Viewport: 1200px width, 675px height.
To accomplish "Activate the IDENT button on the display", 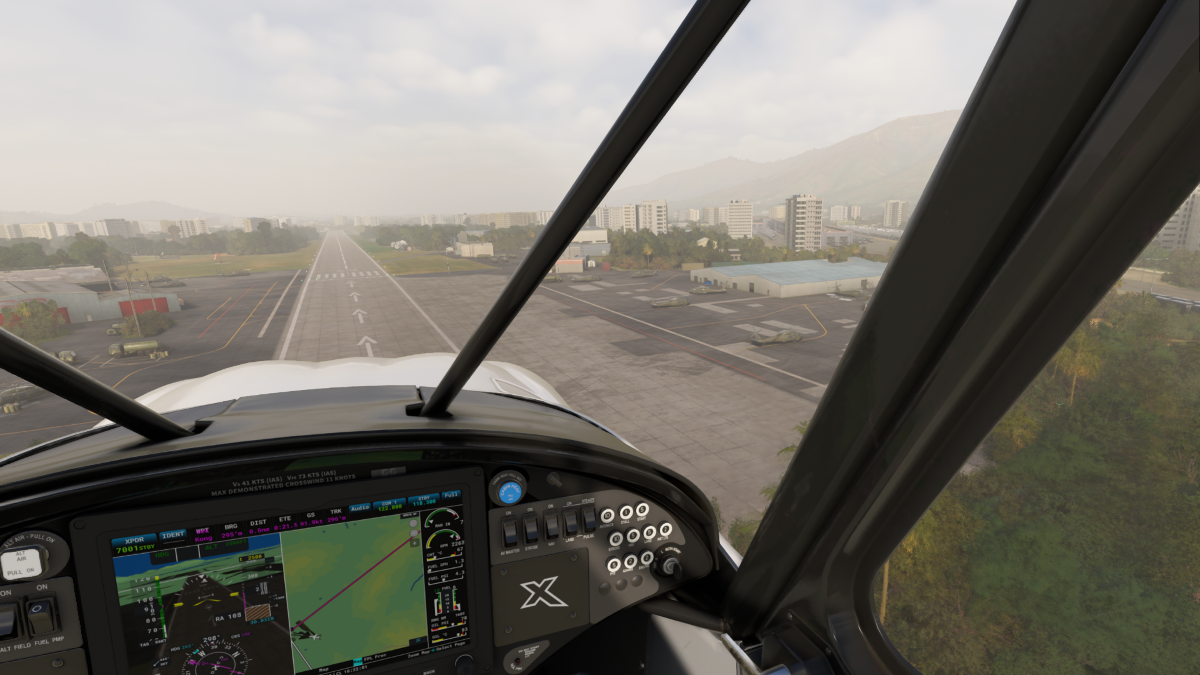I will [173, 535].
